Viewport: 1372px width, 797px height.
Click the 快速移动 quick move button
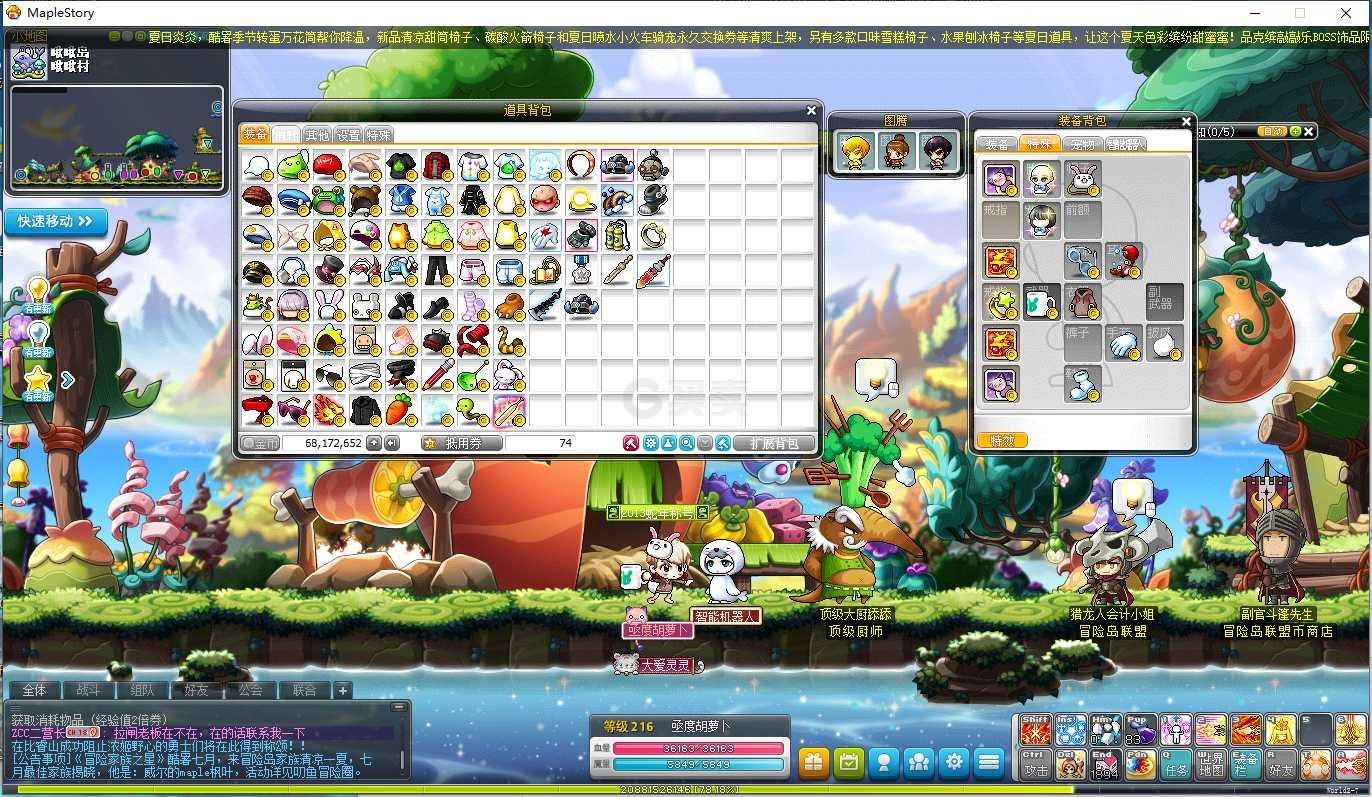[x=56, y=221]
